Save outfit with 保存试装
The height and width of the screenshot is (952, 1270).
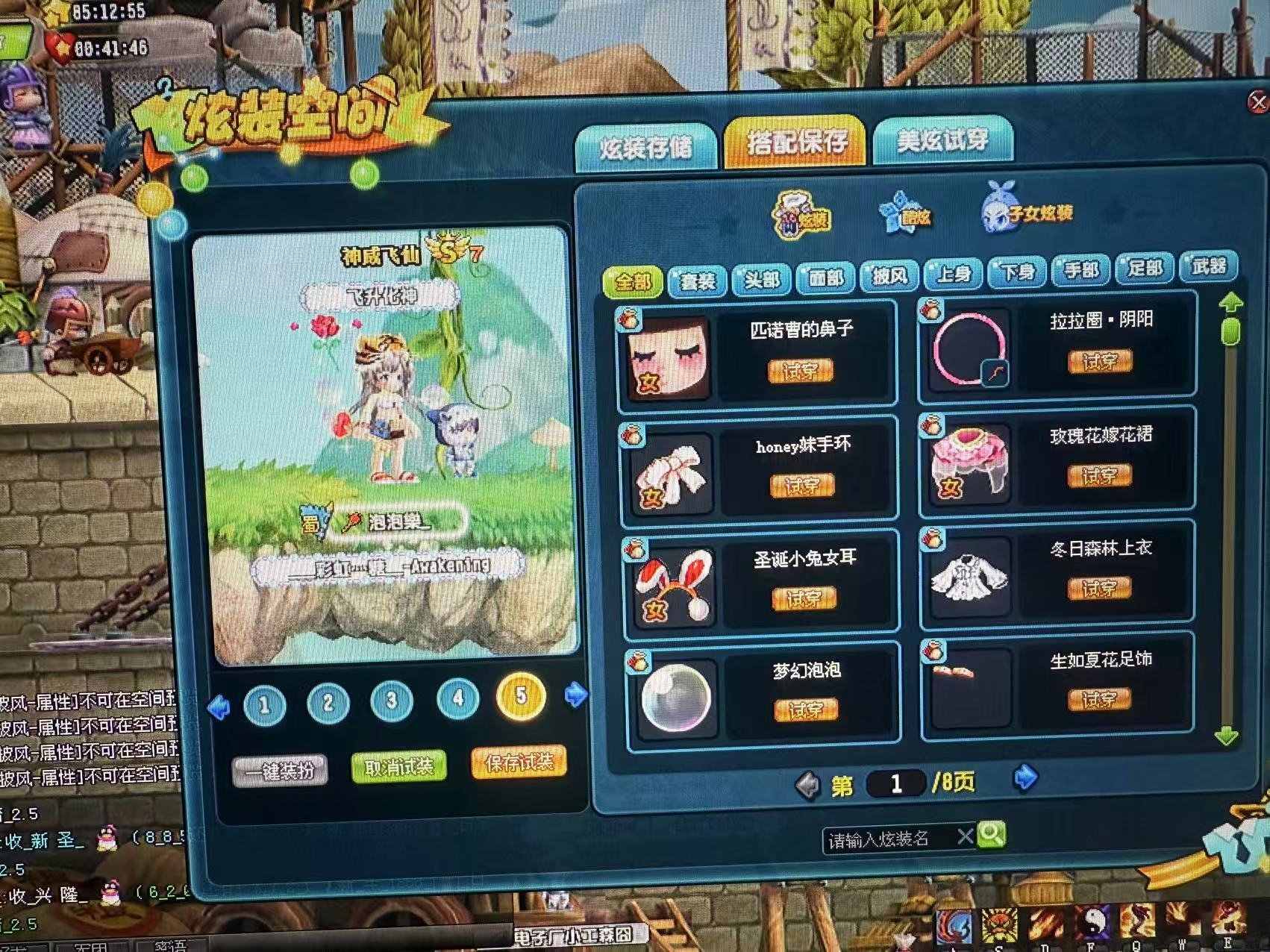pos(519,762)
